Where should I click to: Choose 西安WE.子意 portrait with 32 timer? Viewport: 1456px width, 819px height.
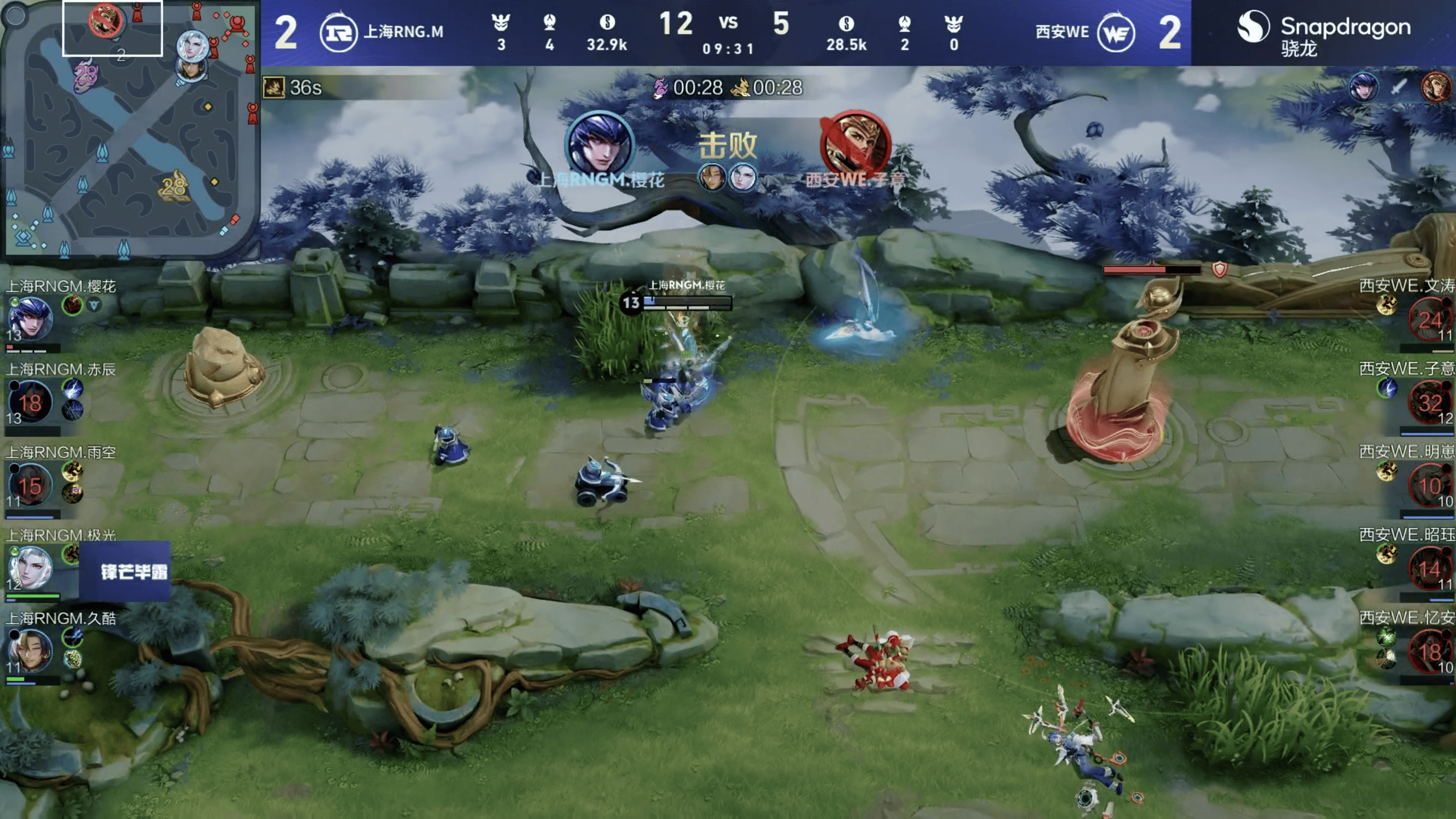(x=1429, y=402)
